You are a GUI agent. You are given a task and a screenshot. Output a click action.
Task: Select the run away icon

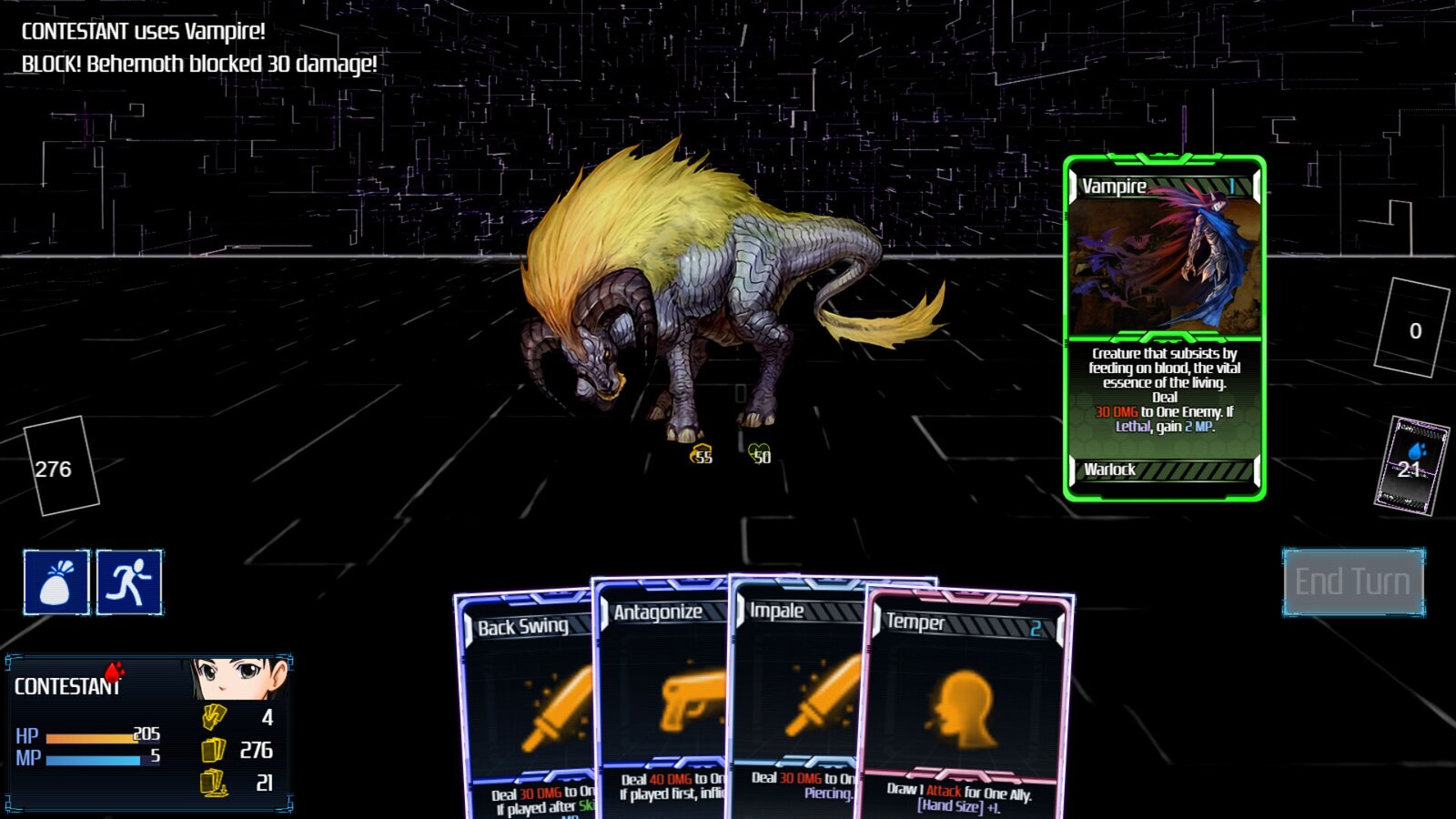129,581
